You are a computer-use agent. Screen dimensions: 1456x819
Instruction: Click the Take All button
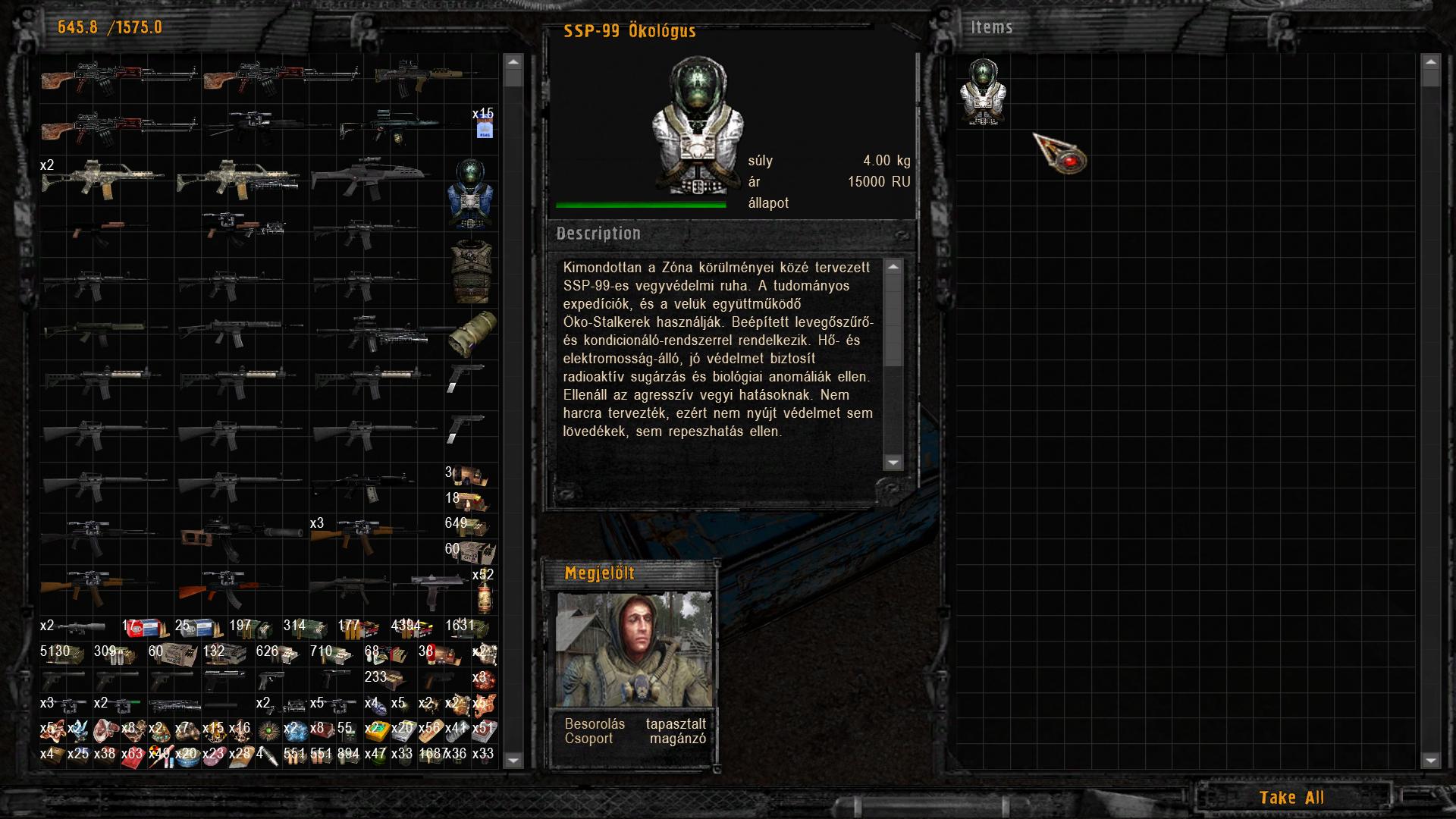coord(1291,797)
